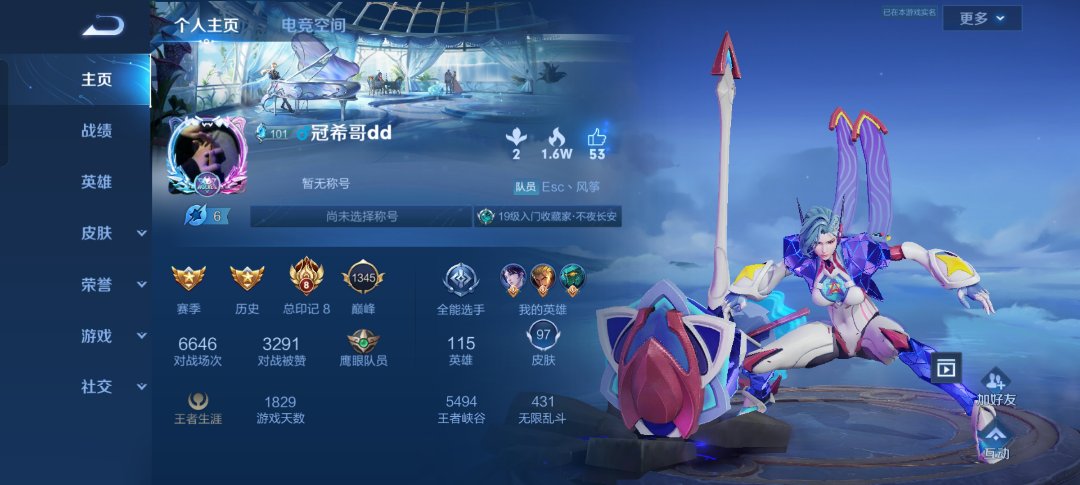Tap the 互动 interact button
This screenshot has width=1080, height=485.
996,440
